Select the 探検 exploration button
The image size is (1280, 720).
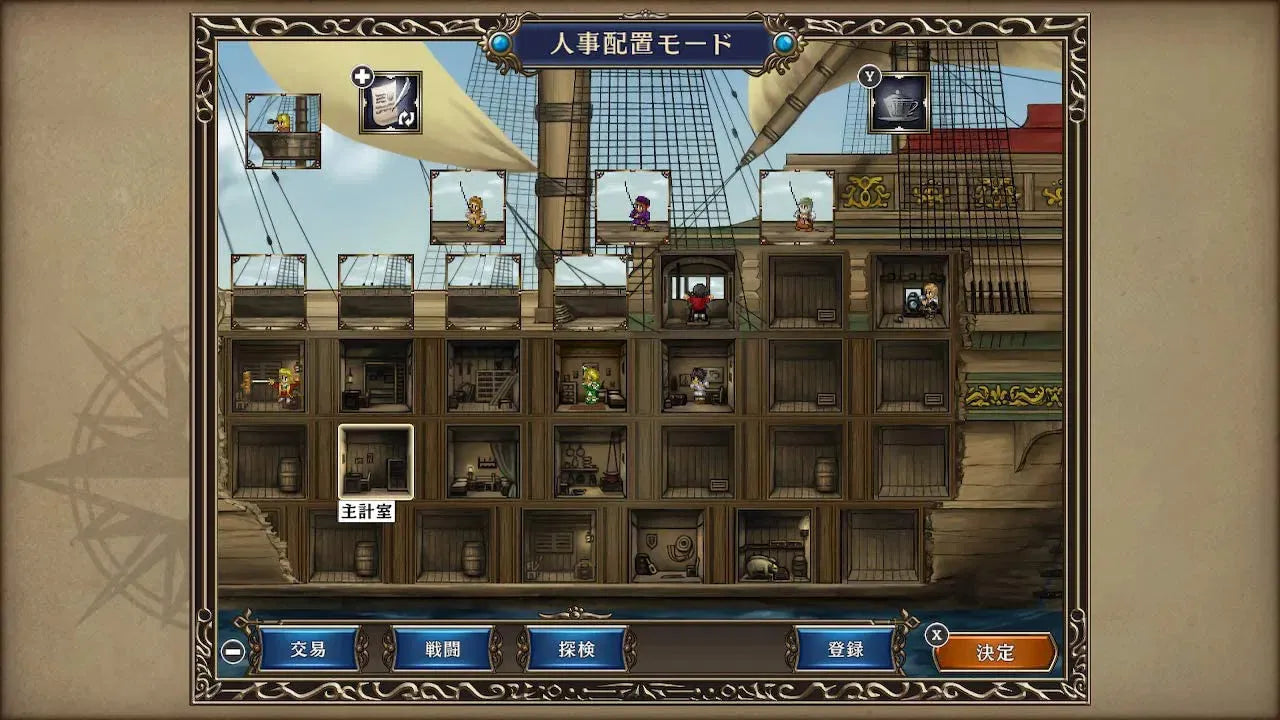pos(576,650)
